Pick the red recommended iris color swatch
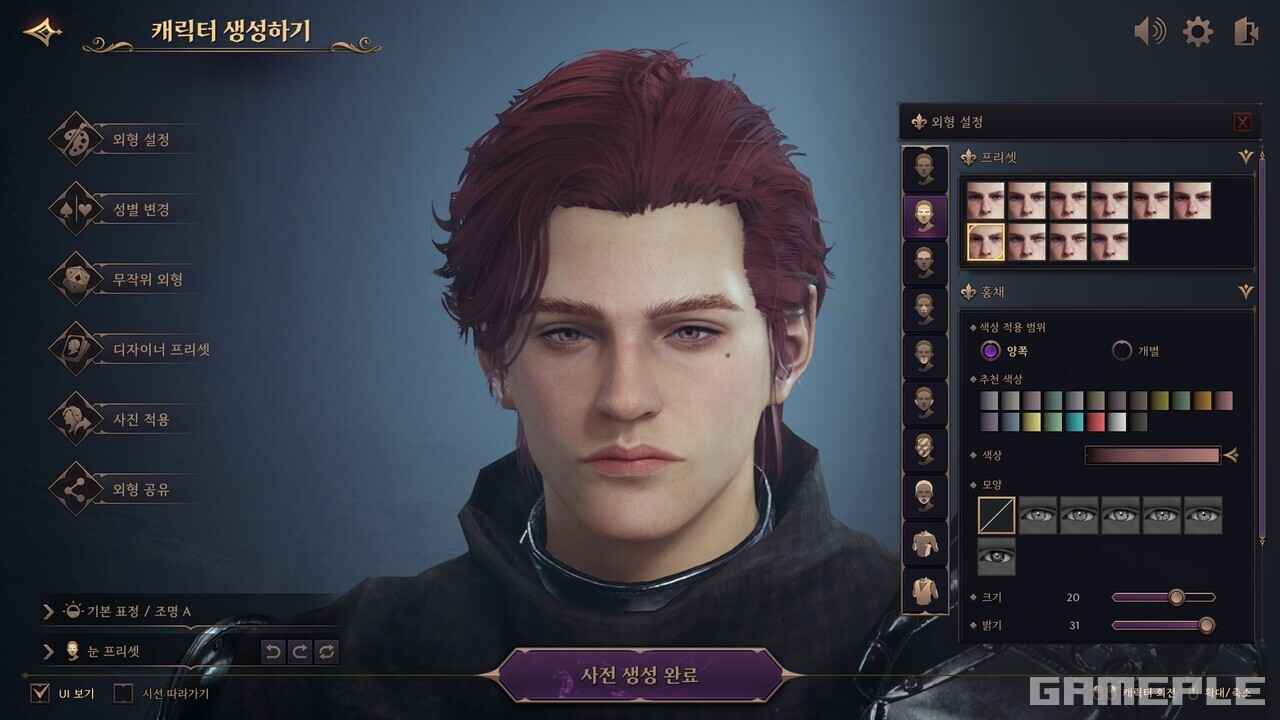The width and height of the screenshot is (1280, 720). pos(1096,422)
